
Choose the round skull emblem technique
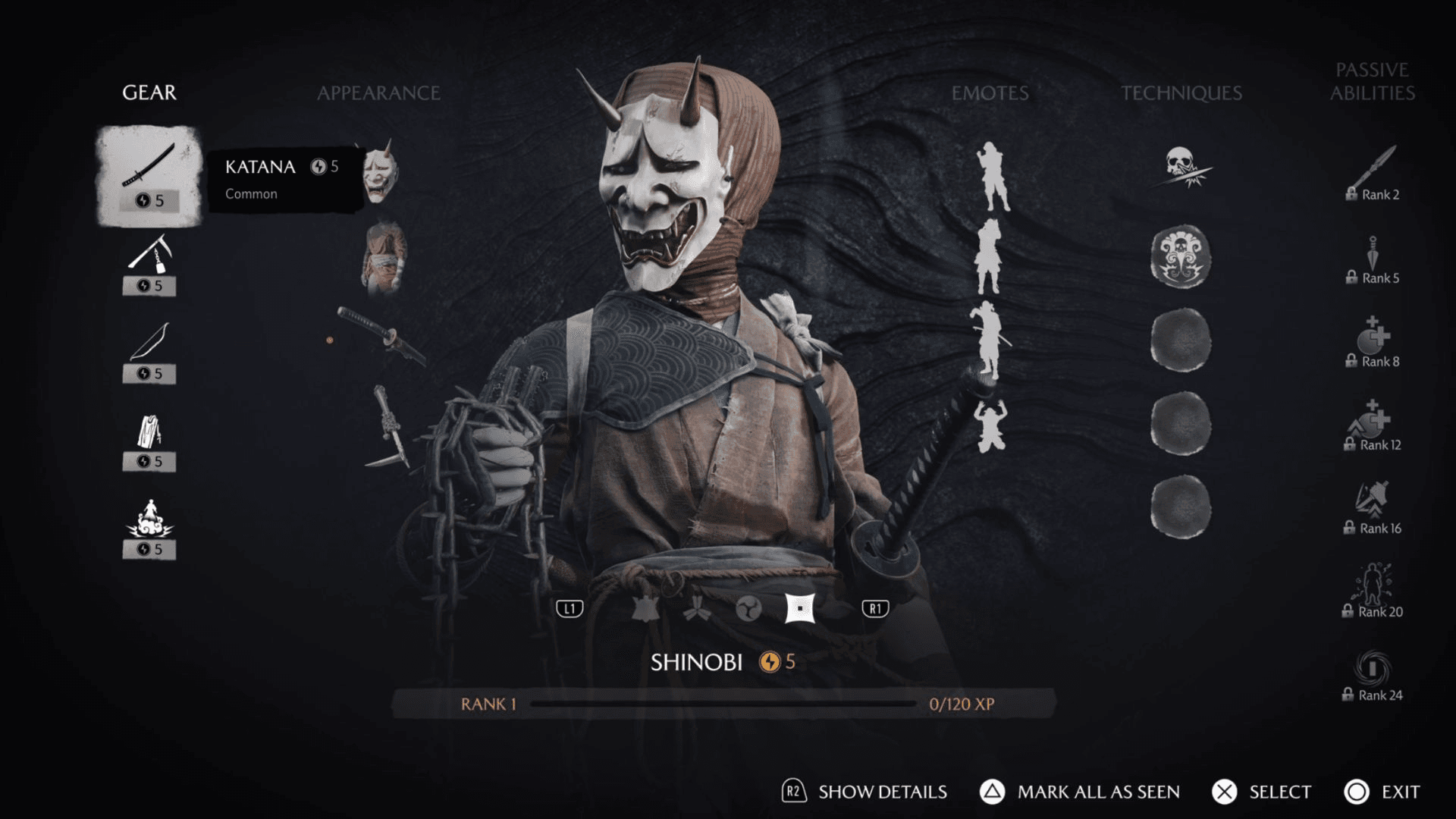tap(1181, 257)
